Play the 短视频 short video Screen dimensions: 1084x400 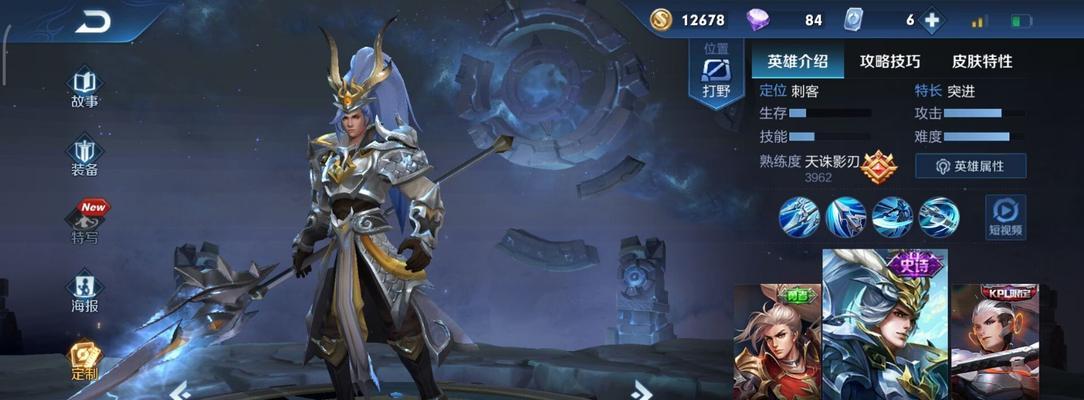pyautogui.click(x=1005, y=216)
